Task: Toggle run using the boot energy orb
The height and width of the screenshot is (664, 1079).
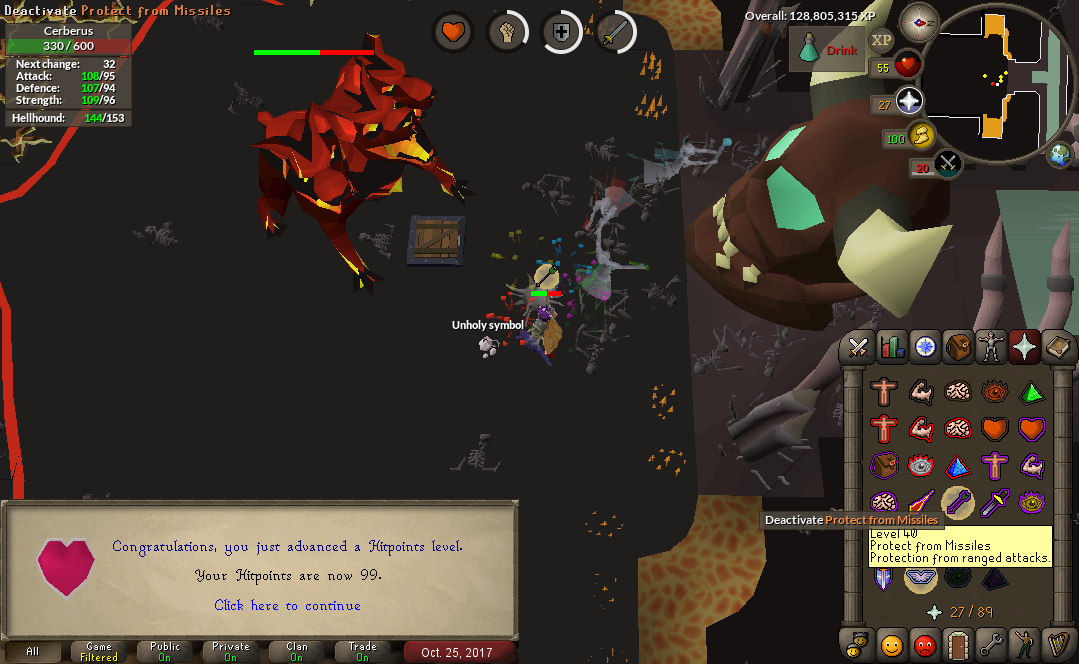Action: (921, 135)
